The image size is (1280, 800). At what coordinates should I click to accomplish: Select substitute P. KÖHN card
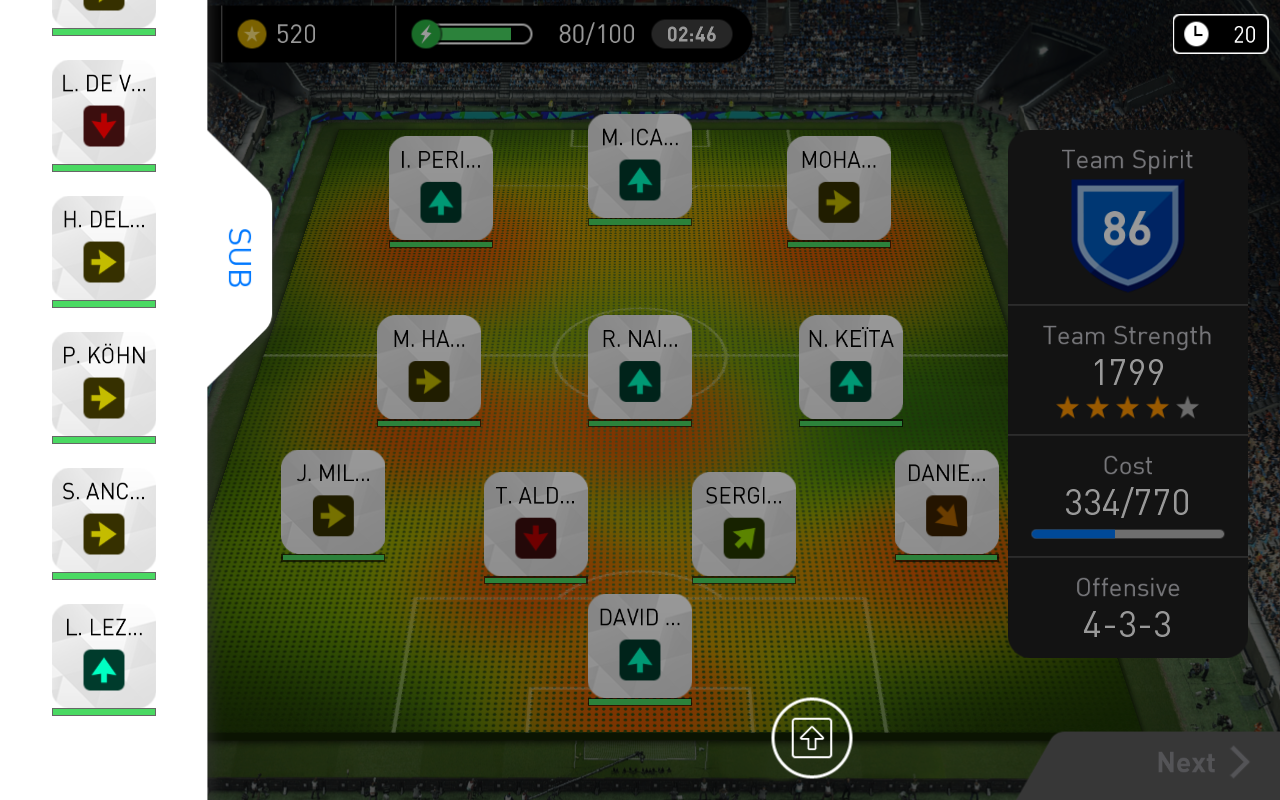point(104,385)
